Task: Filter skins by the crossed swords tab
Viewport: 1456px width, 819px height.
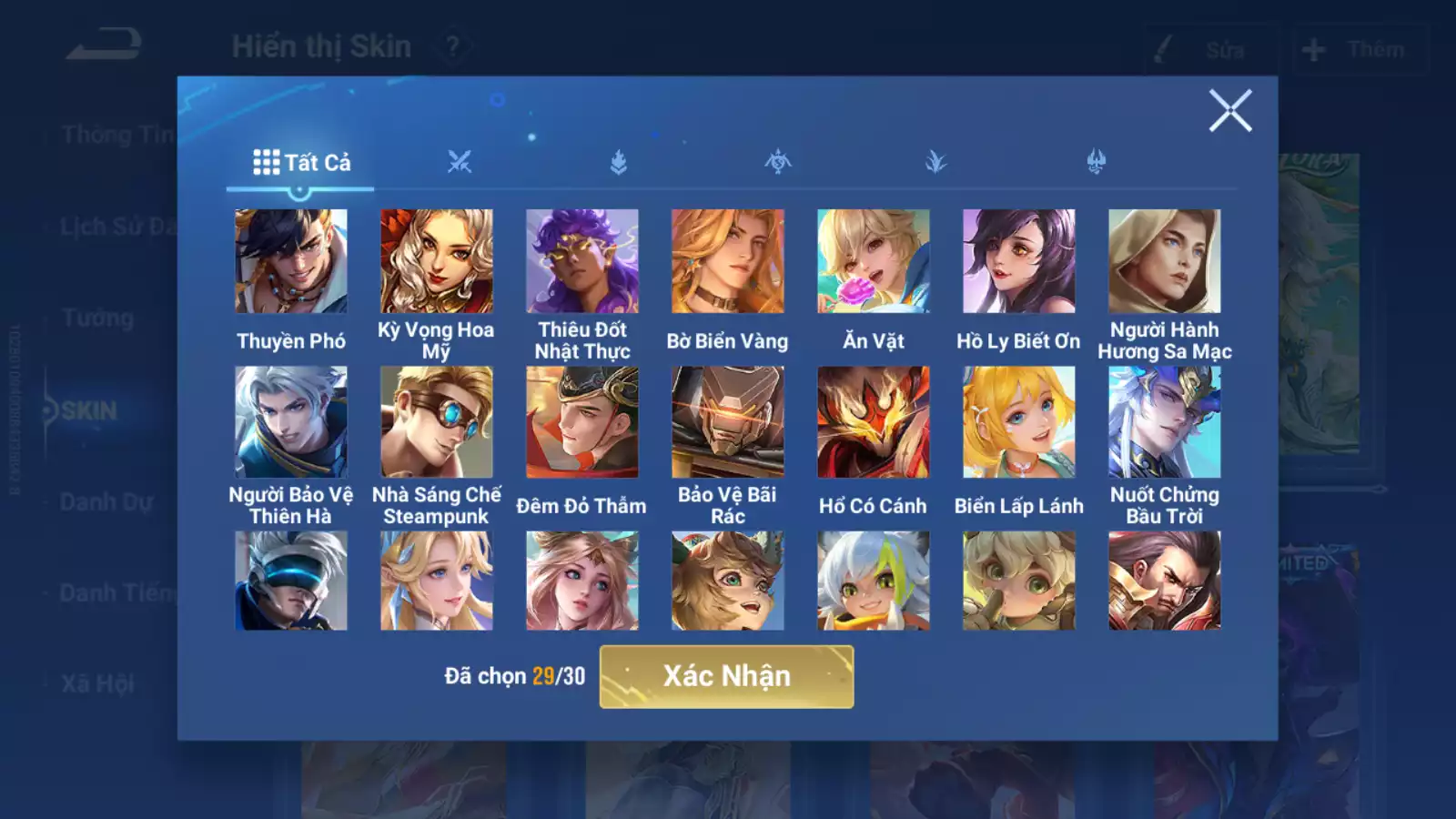Action: pyautogui.click(x=460, y=163)
